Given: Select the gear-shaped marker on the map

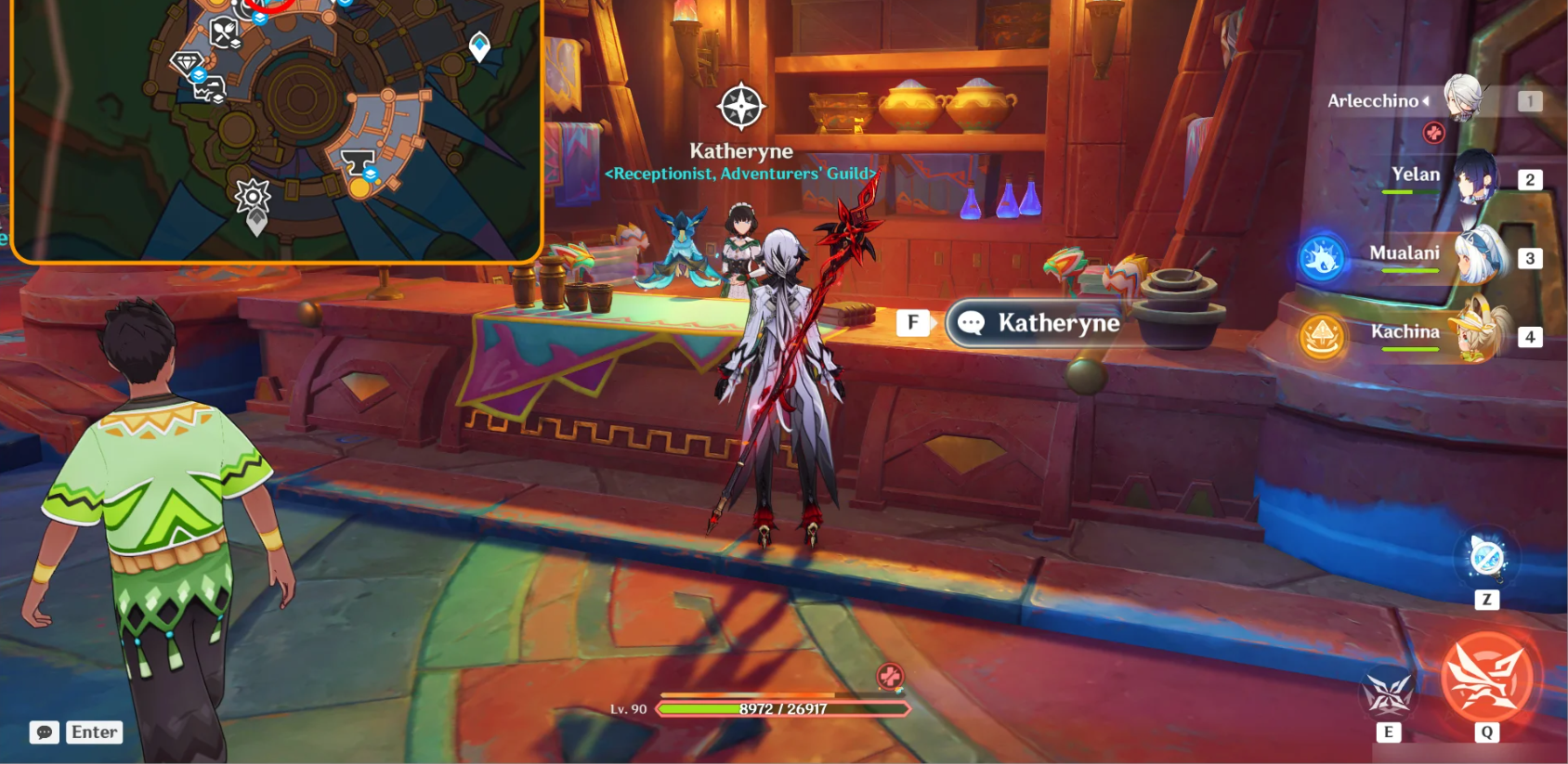Looking at the screenshot, I should (253, 197).
